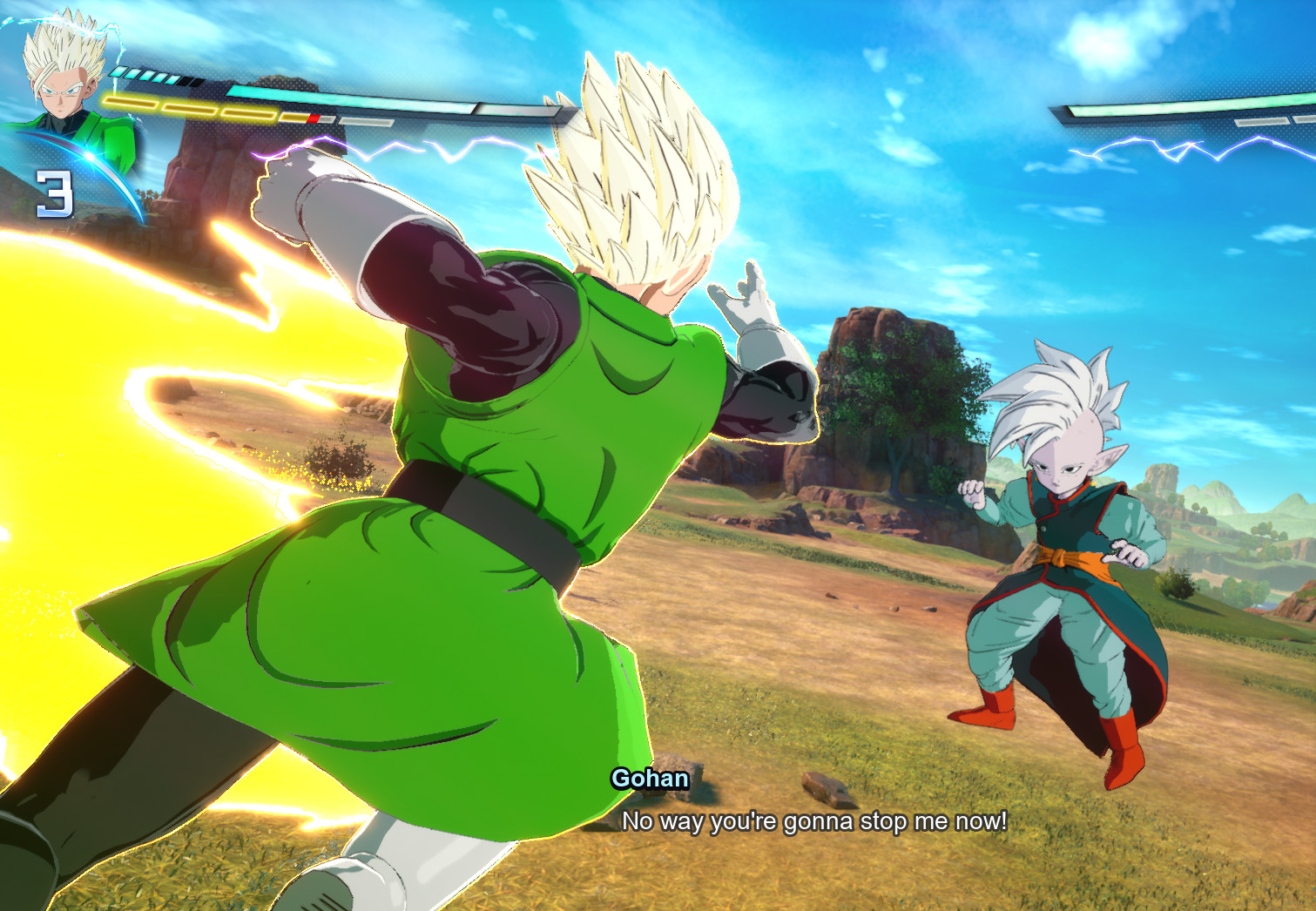
Task: Click the speaker name label Gohan
Action: [x=649, y=779]
